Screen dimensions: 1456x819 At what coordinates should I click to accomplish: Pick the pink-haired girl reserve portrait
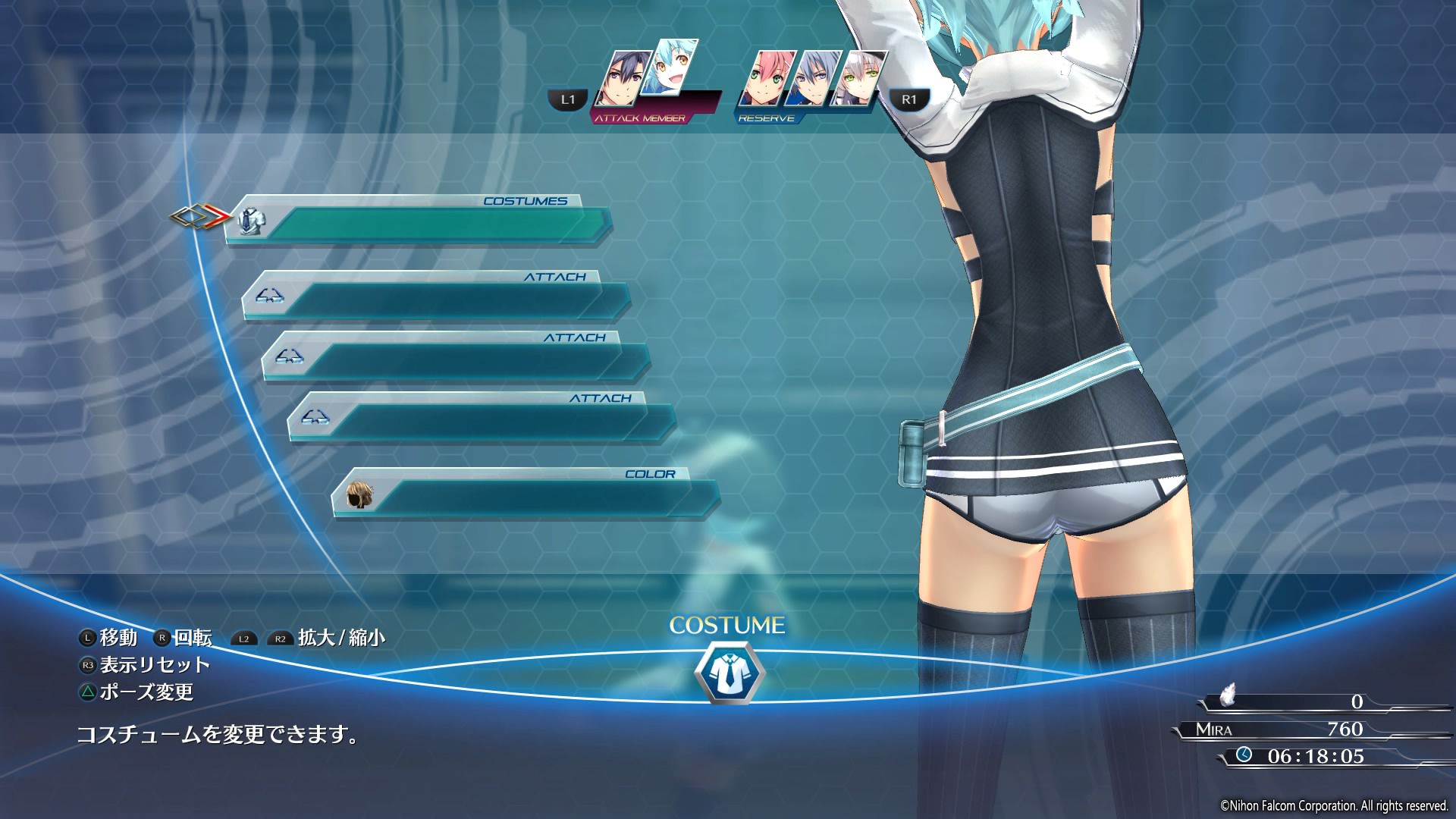coord(767,79)
